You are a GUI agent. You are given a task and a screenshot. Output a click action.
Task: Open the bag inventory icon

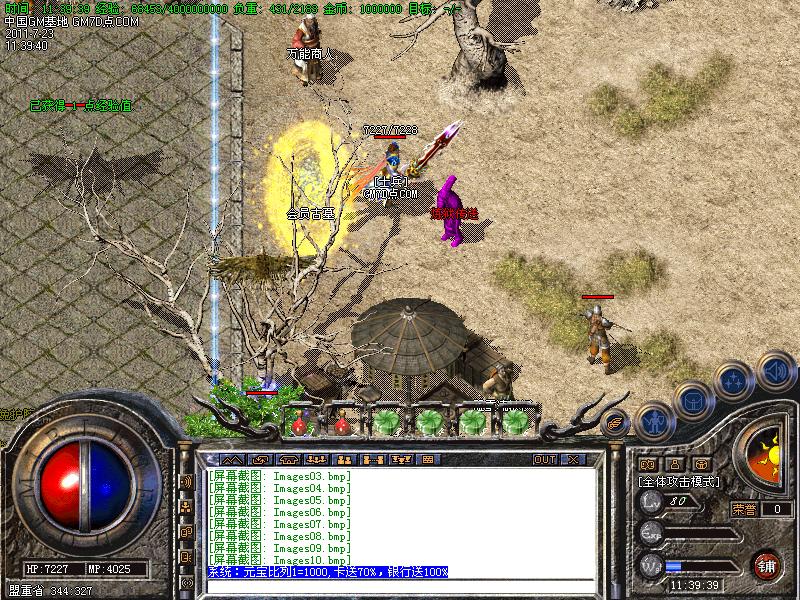[x=692, y=400]
